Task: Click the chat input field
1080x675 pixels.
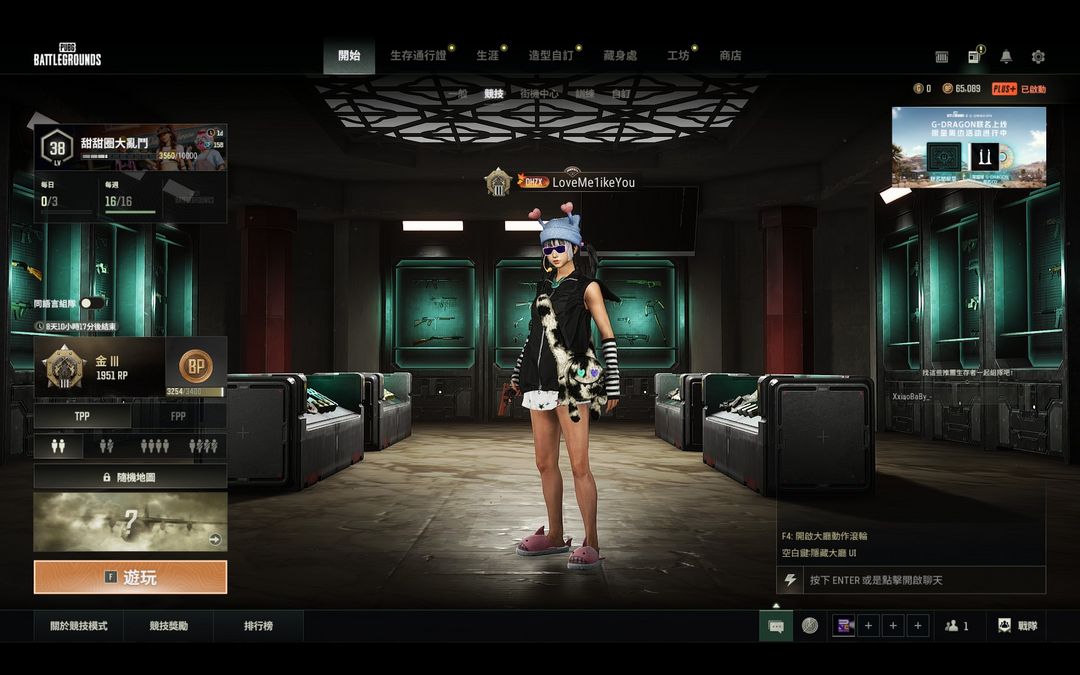Action: point(920,580)
